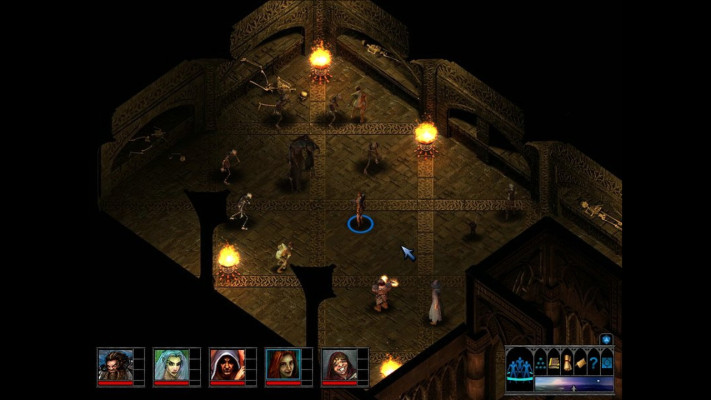Open the golden map parchment icon
This screenshot has width=711, height=400.
(x=580, y=361)
